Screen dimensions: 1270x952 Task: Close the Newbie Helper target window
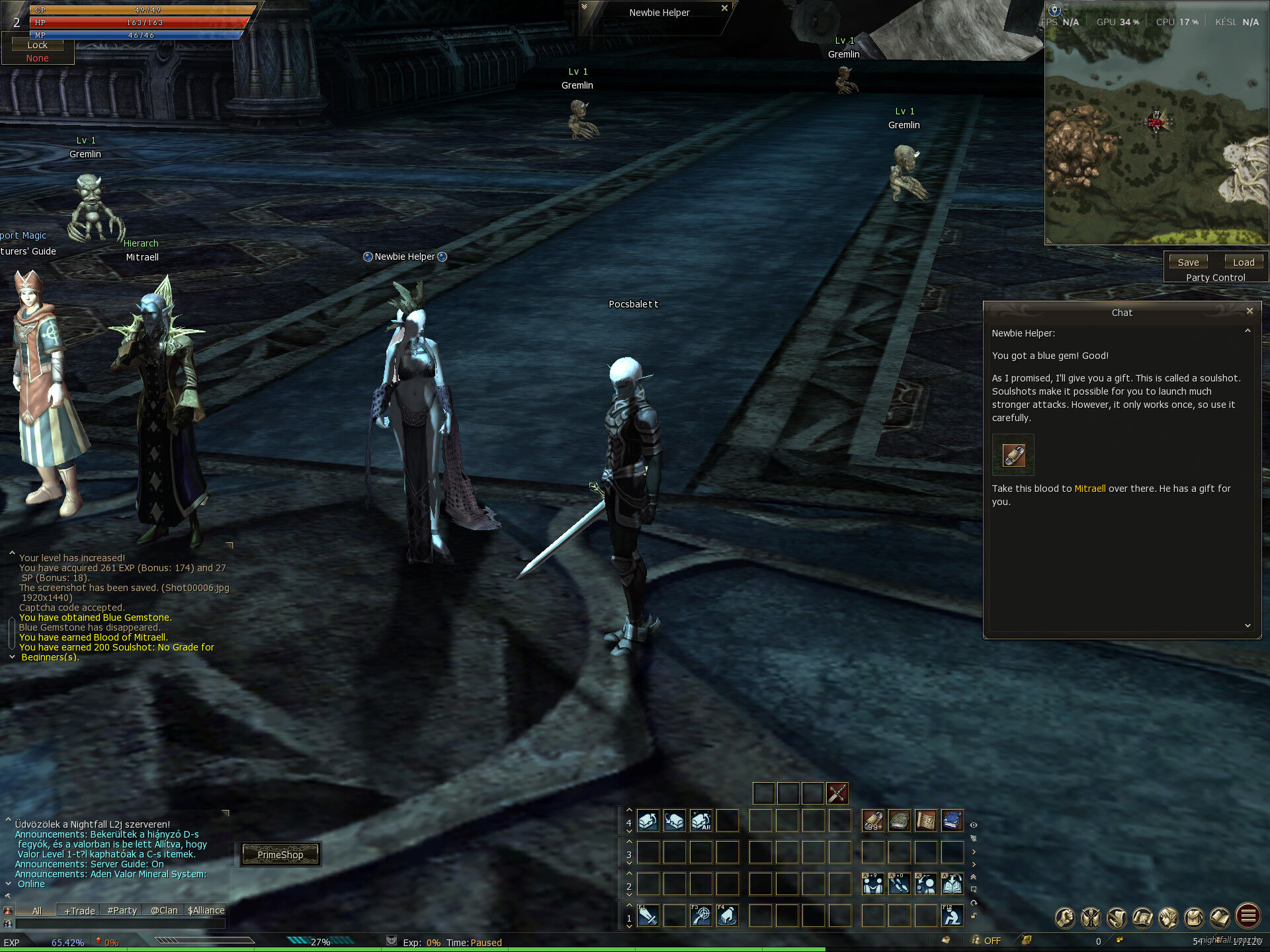[724, 9]
